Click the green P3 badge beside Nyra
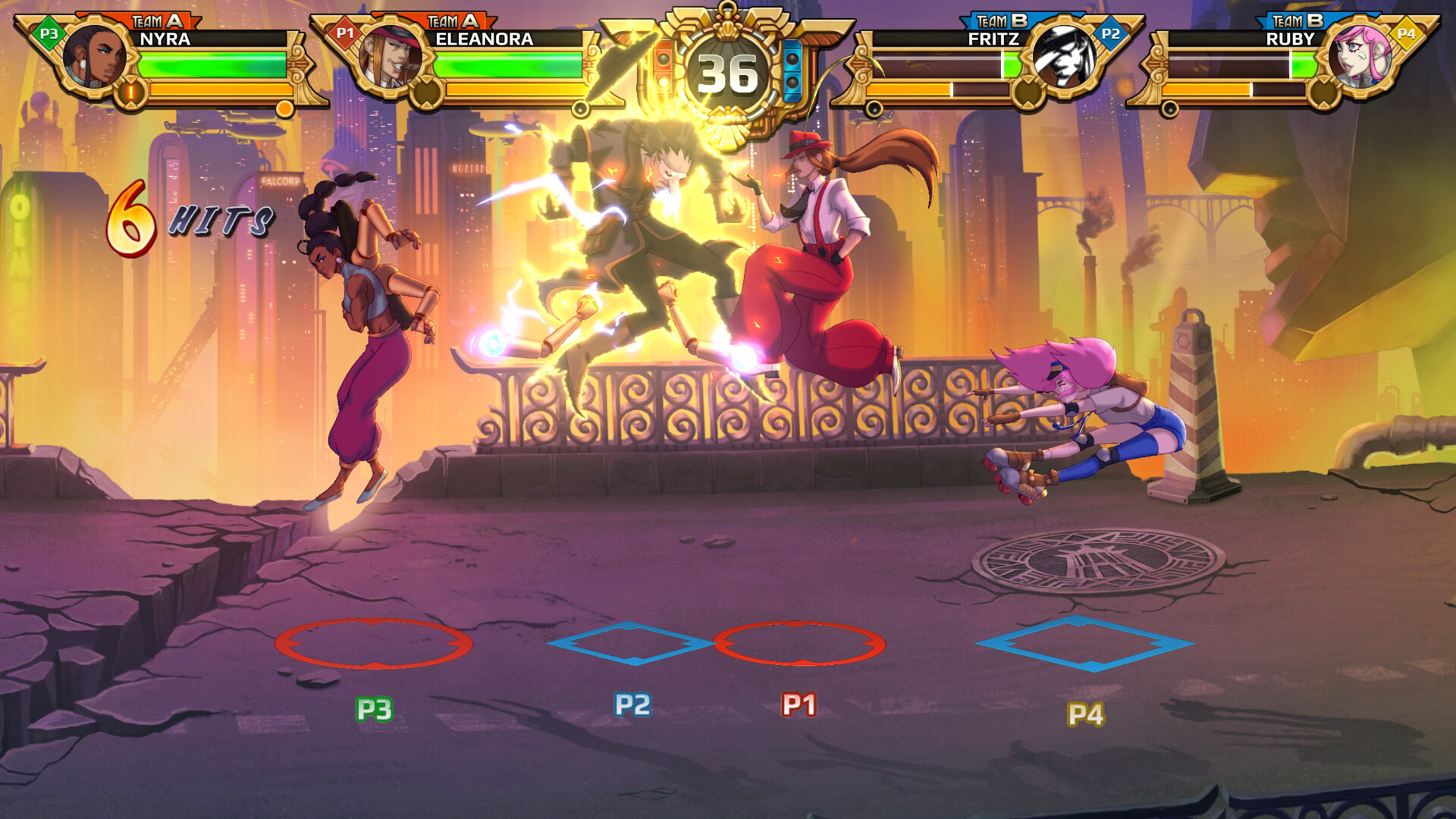Viewport: 1456px width, 819px height. click(49, 33)
